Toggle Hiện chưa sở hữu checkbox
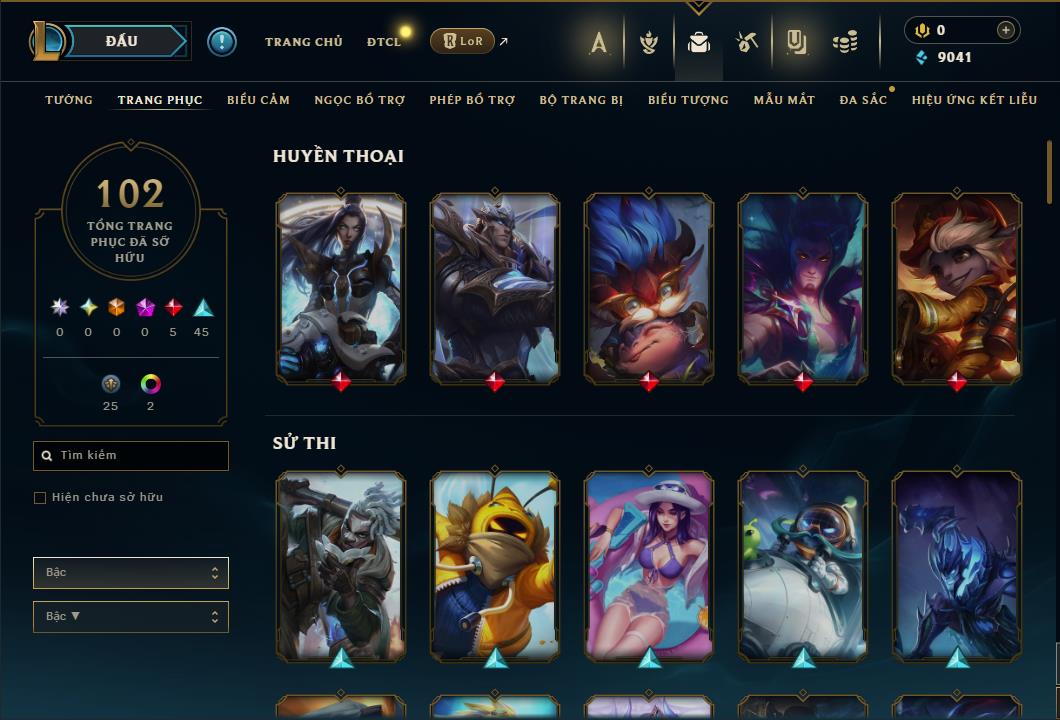The image size is (1060, 720). 40,498
